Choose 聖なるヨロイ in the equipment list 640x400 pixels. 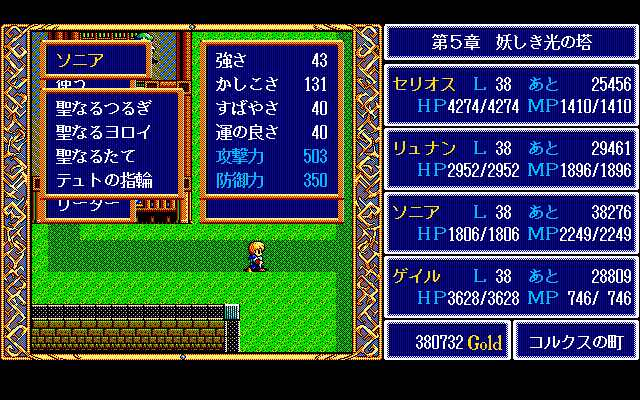[104, 132]
